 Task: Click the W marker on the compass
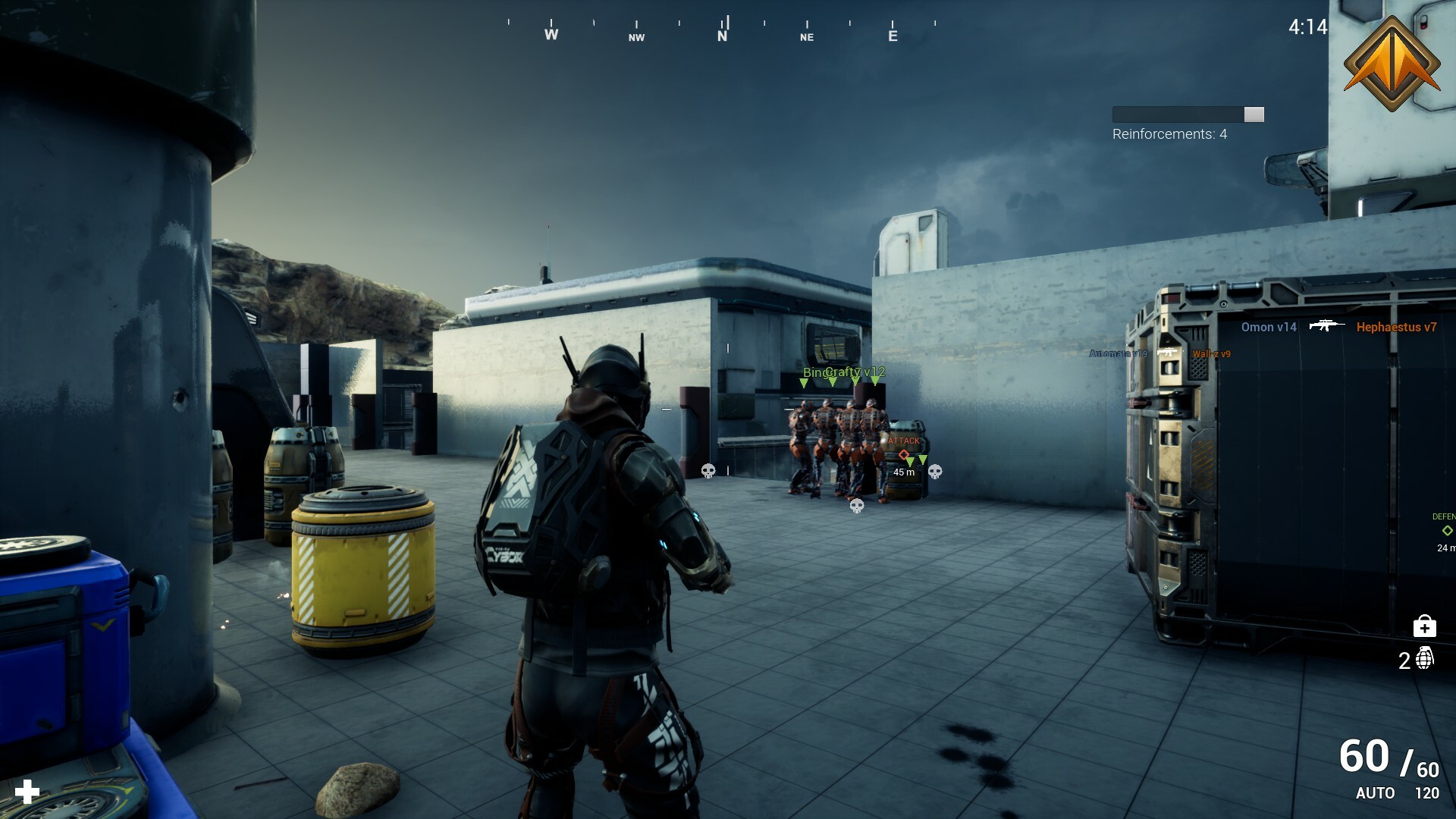pyautogui.click(x=551, y=34)
